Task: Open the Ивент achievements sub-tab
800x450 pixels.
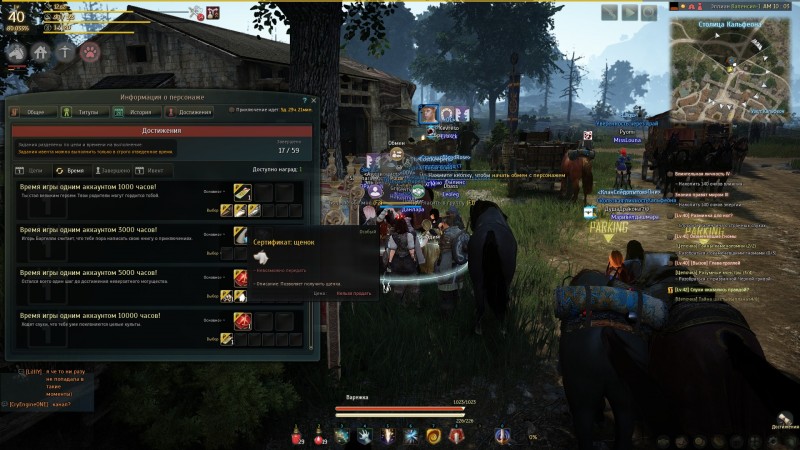Action: [150, 171]
